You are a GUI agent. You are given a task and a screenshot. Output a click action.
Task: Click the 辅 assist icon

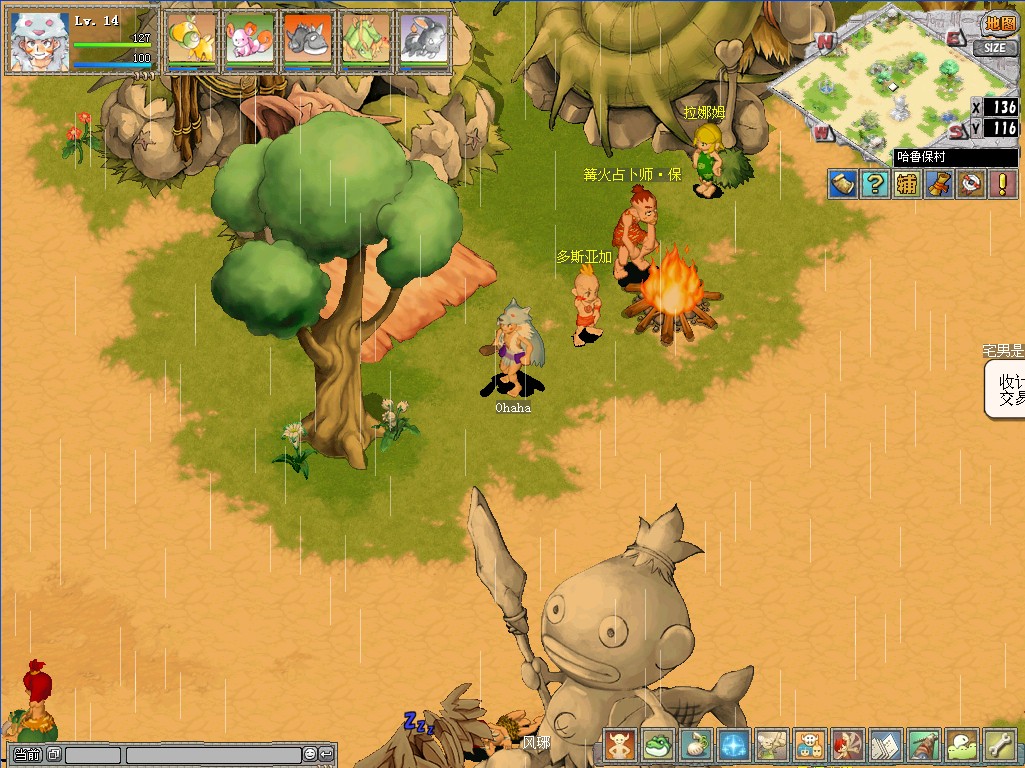click(907, 184)
